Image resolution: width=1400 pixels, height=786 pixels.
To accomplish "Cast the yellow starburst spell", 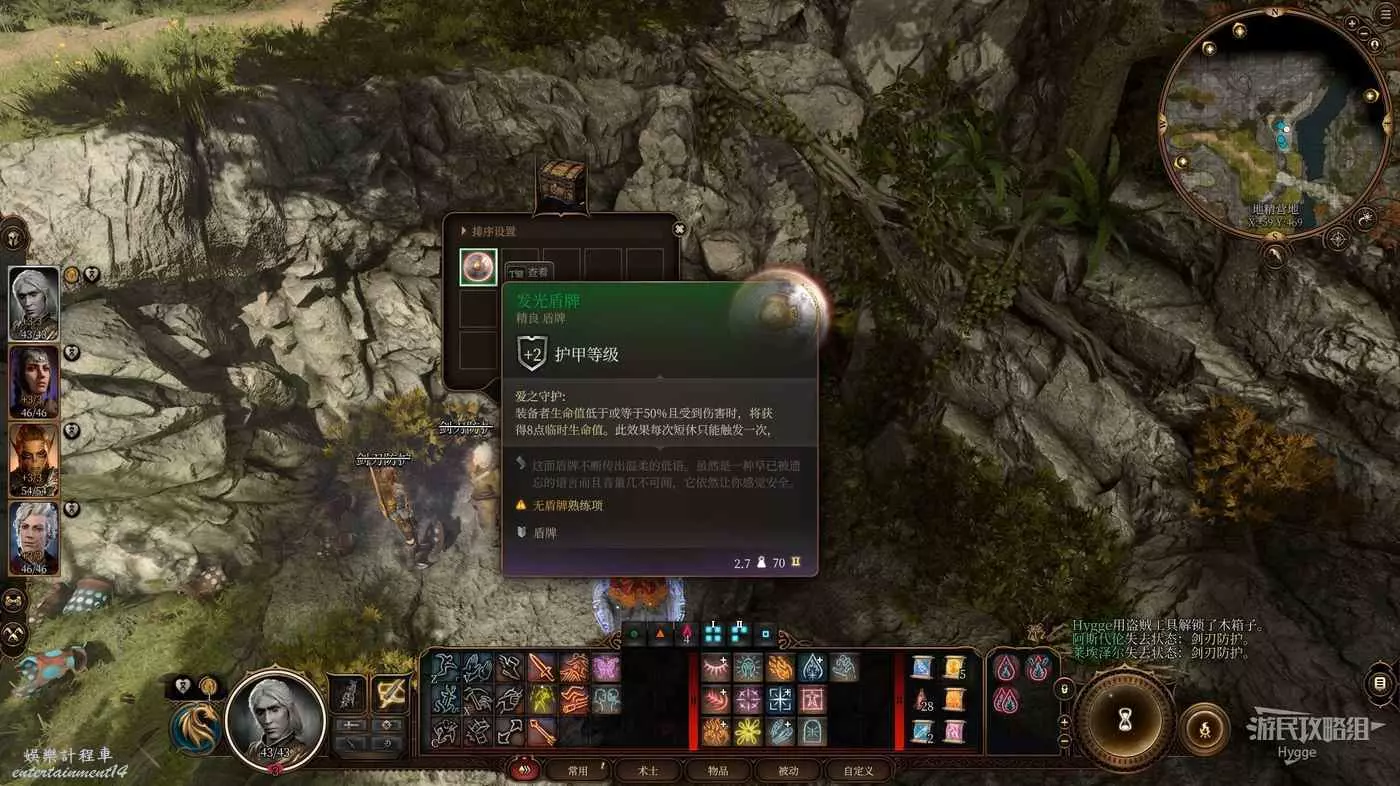I will pyautogui.click(x=748, y=731).
